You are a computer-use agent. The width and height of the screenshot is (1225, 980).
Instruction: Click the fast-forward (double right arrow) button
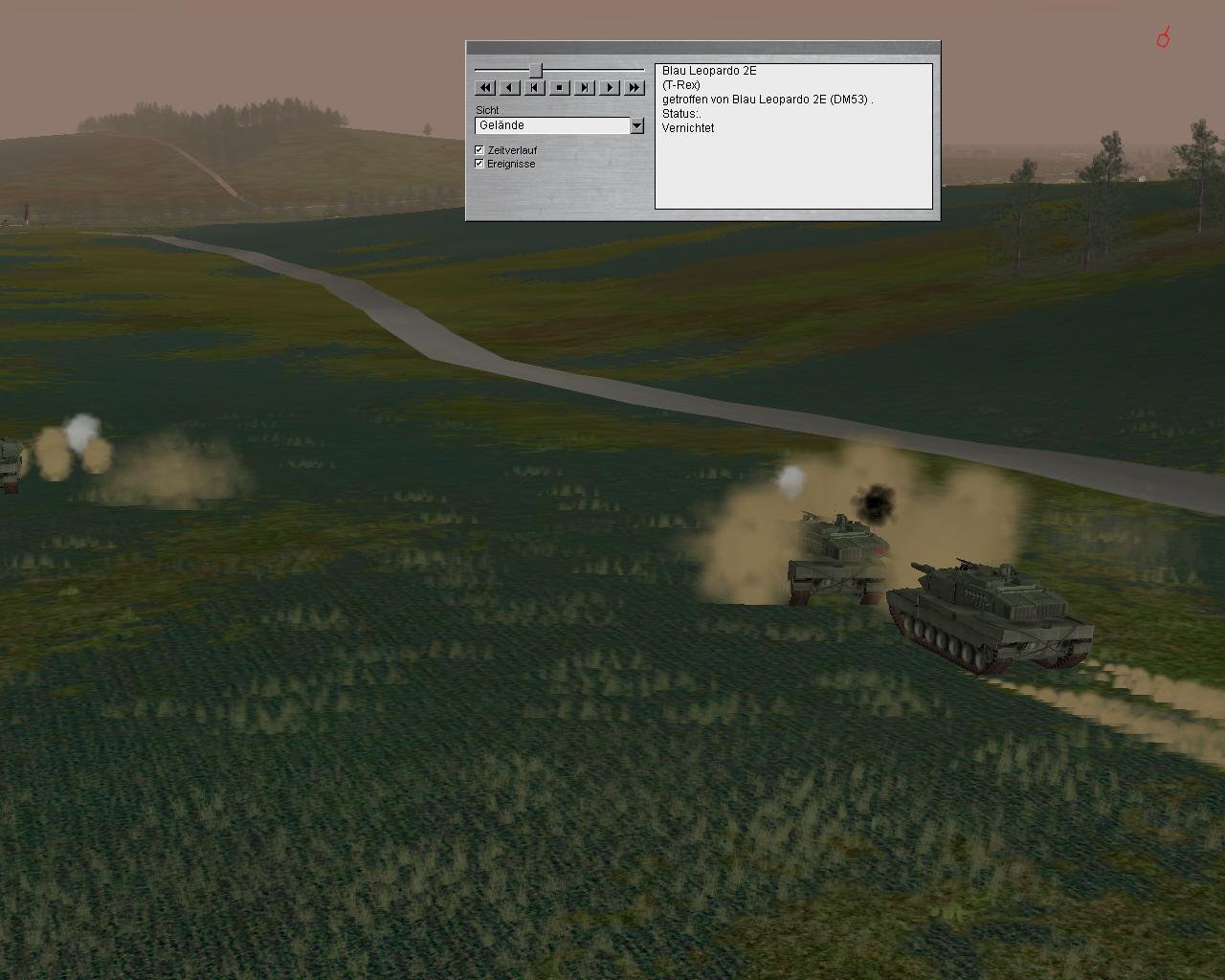pyautogui.click(x=635, y=88)
